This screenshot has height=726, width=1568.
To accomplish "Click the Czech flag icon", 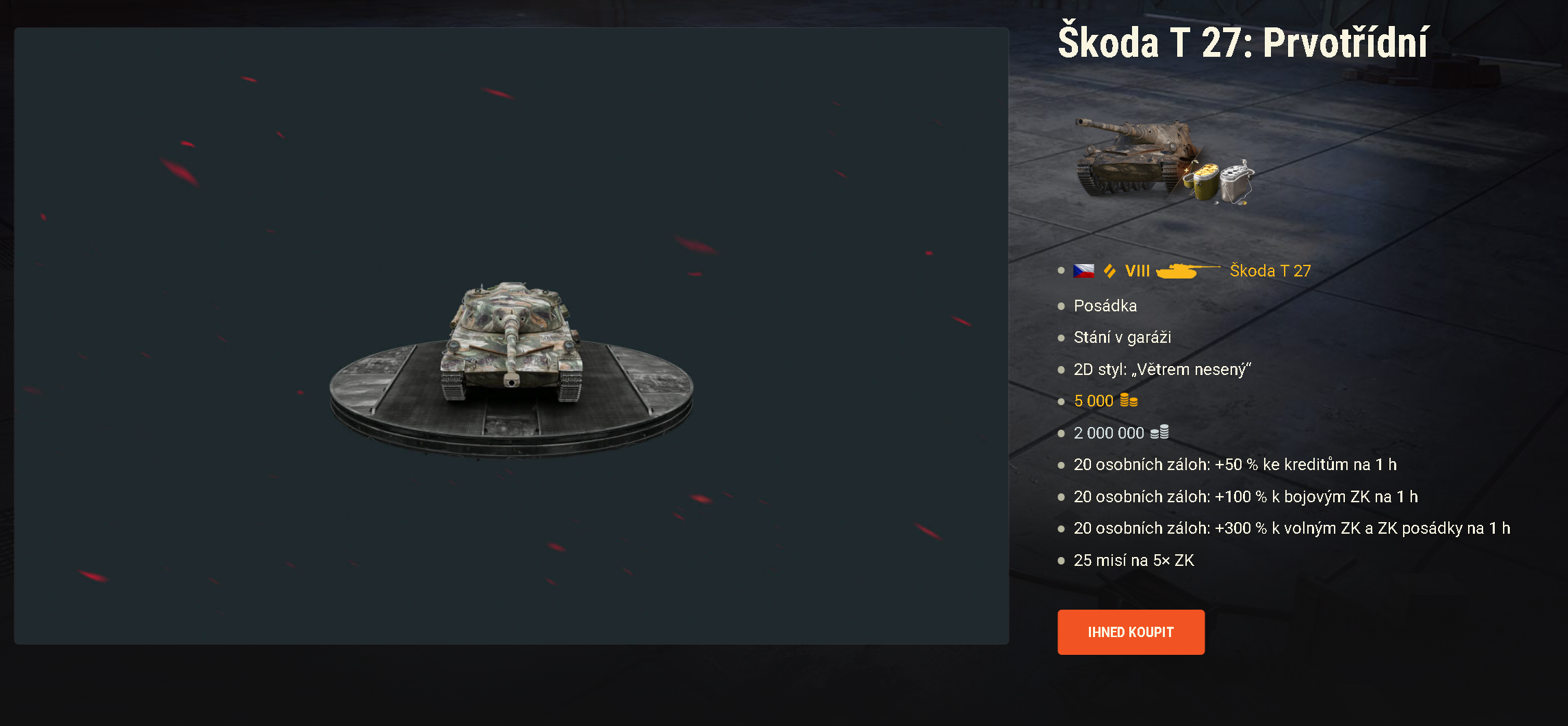I will [1083, 270].
